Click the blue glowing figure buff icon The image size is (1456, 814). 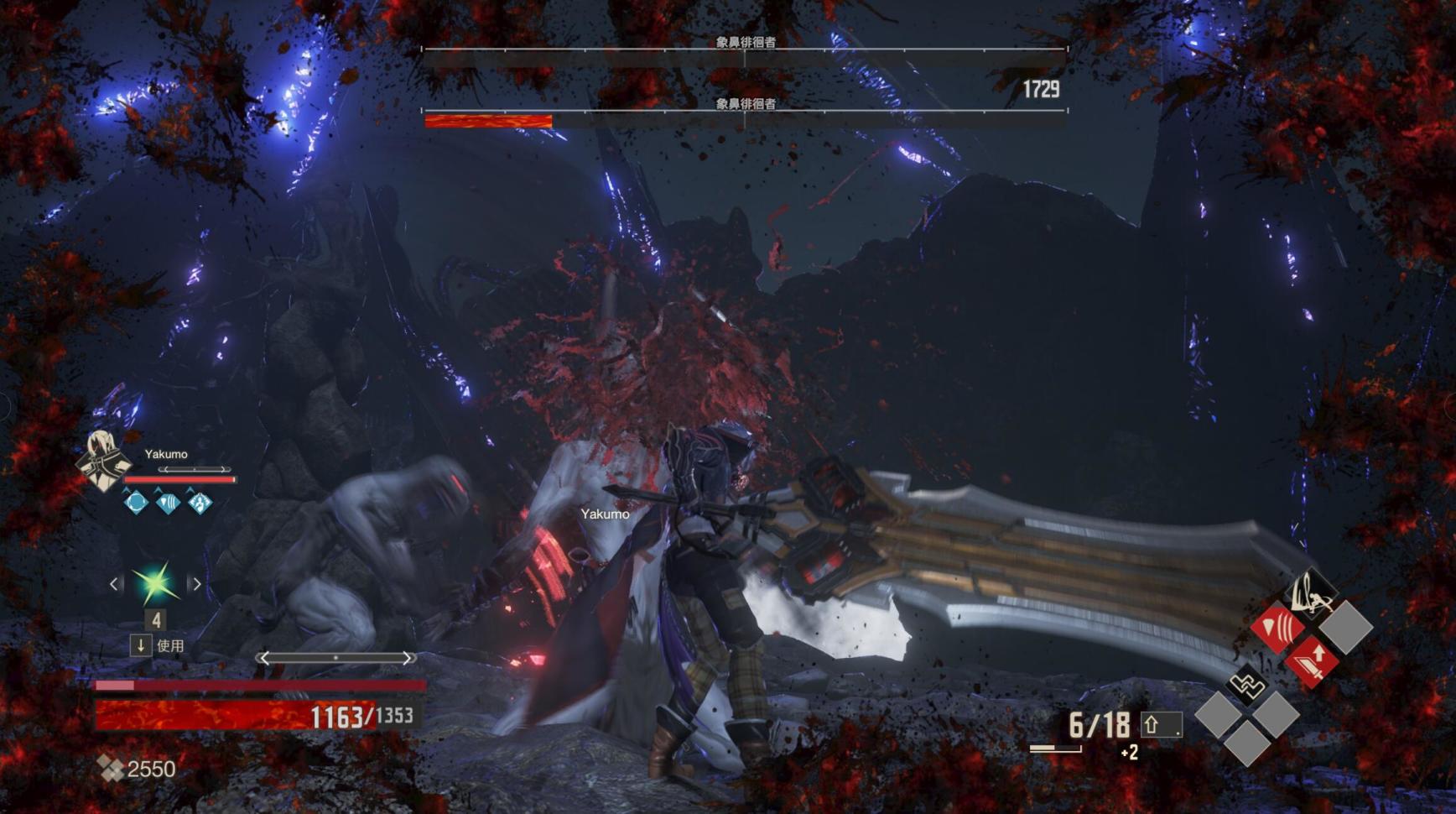click(x=200, y=503)
